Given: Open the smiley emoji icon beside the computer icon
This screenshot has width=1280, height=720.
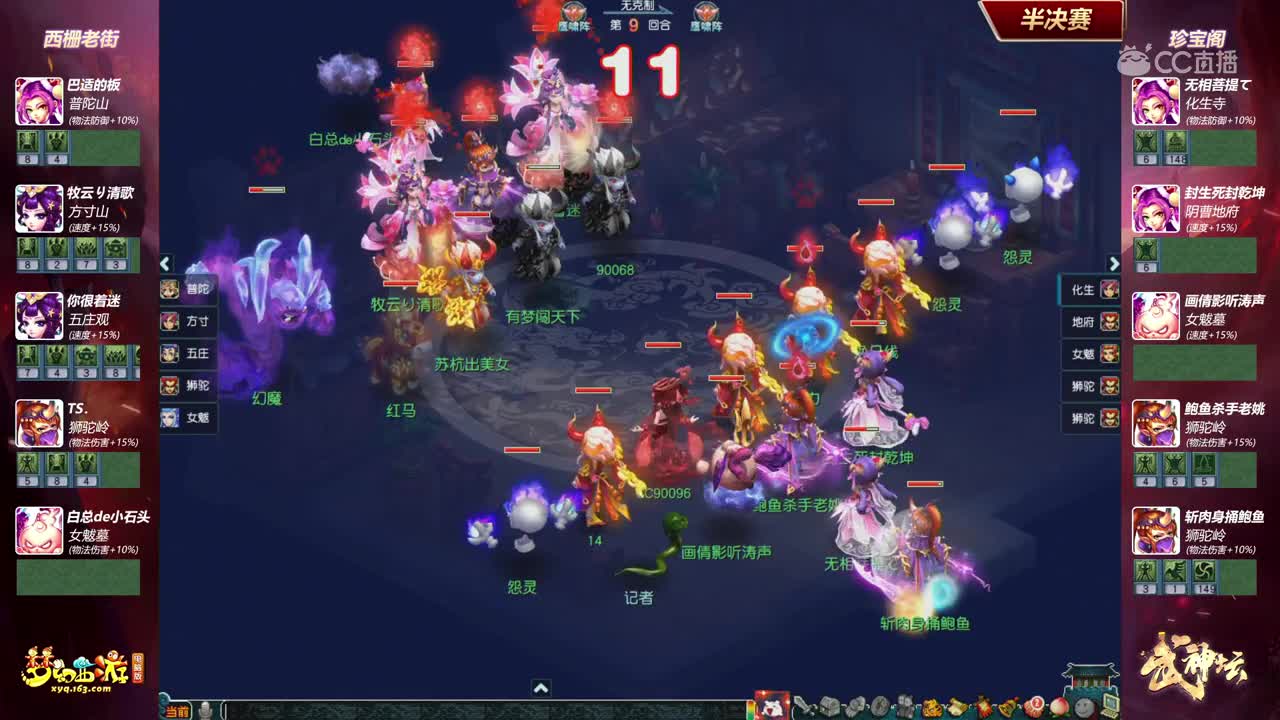Looking at the screenshot, I should coord(1083,707).
